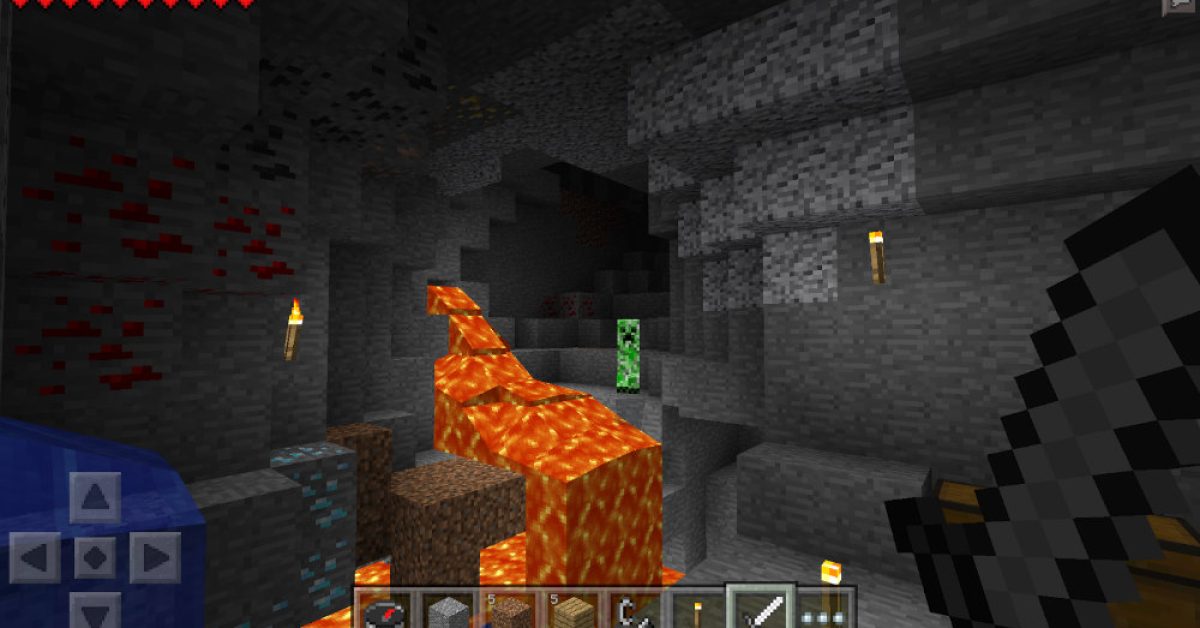The image size is (1200, 628).
Task: Select the cobblestone block slot
Action: pos(450,611)
